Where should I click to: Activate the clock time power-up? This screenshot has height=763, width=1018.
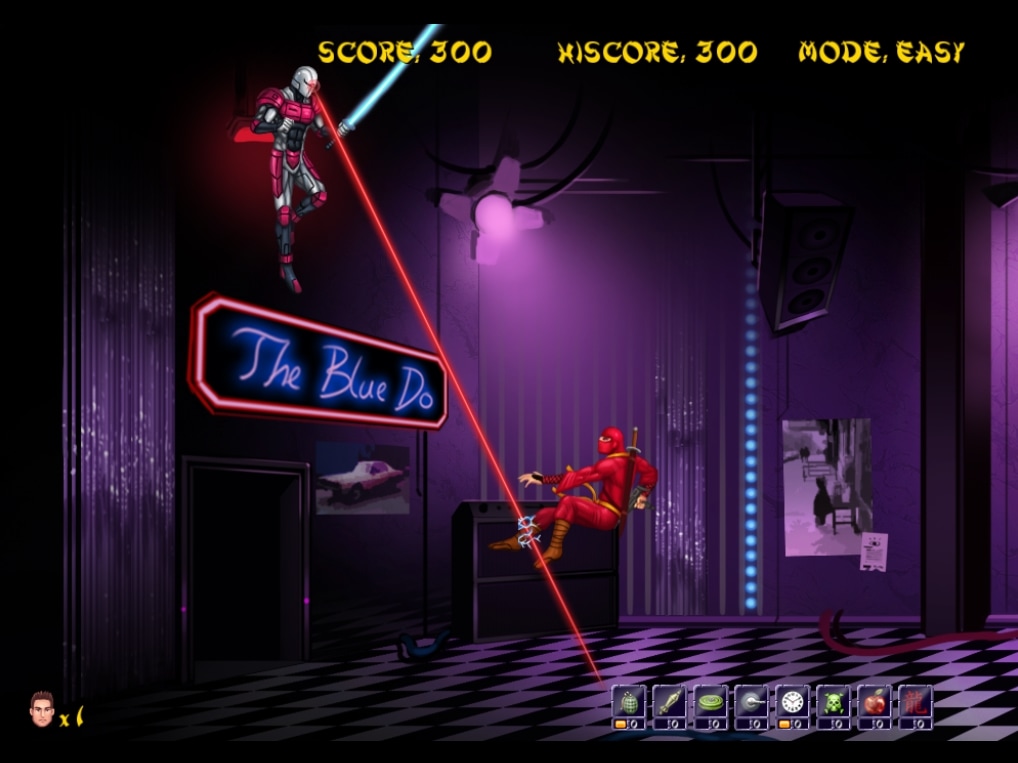click(x=792, y=702)
